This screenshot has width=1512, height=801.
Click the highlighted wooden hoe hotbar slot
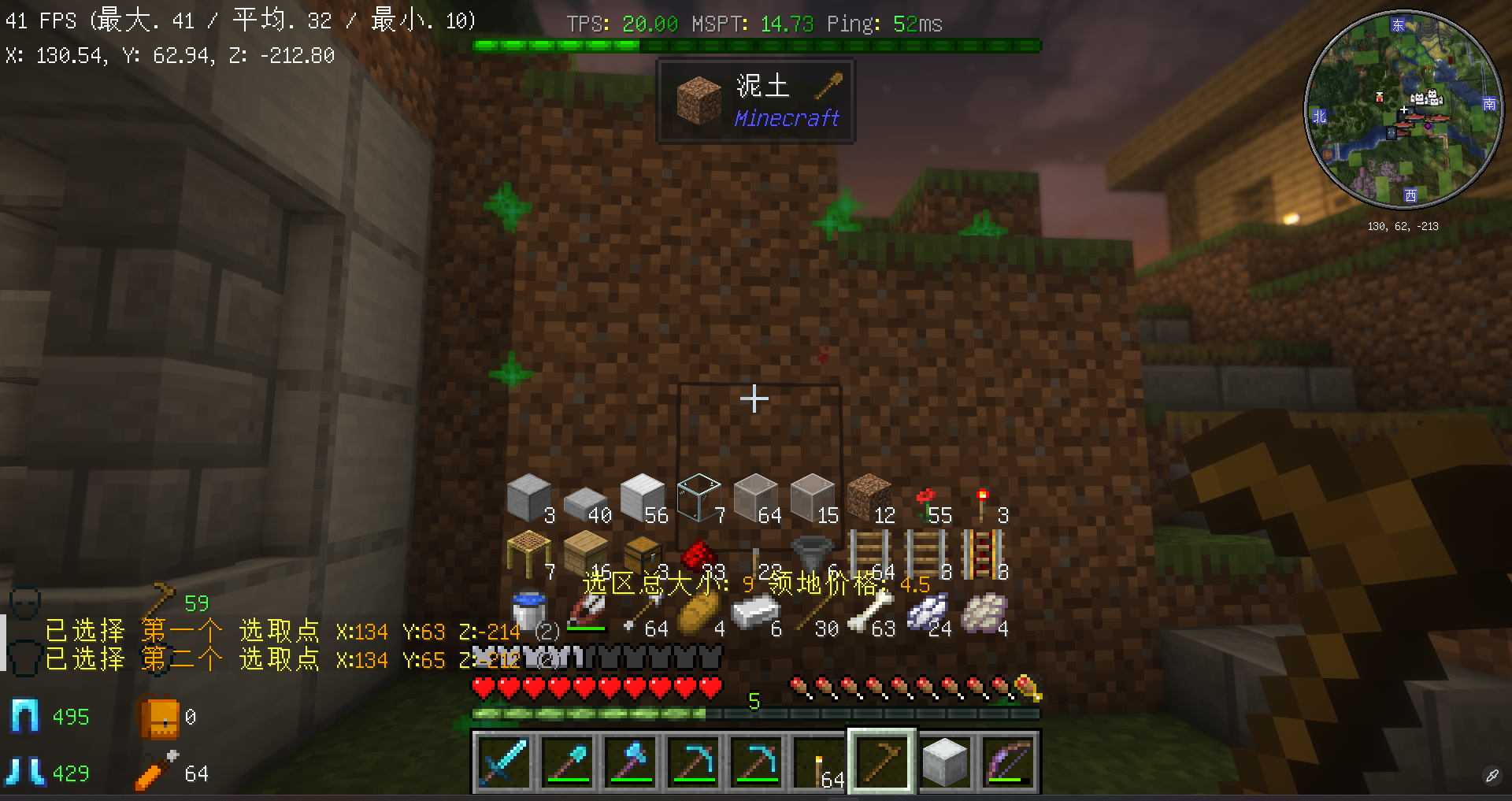point(882,762)
